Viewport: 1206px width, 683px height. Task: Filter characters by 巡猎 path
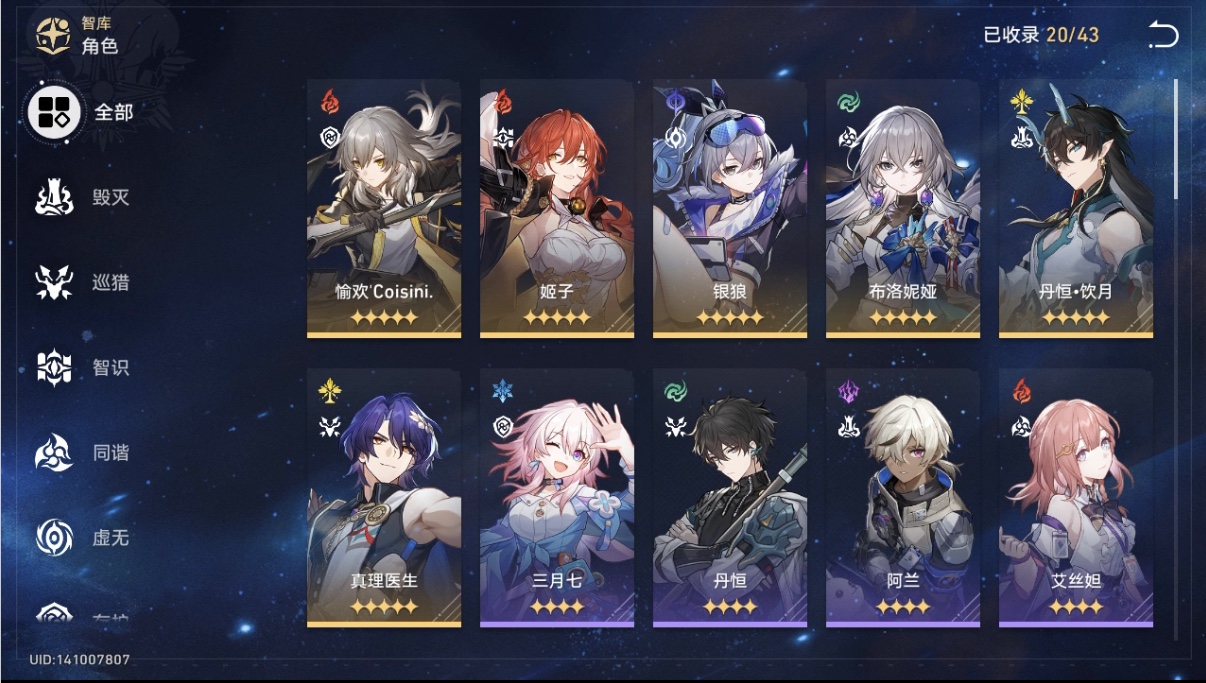point(82,282)
